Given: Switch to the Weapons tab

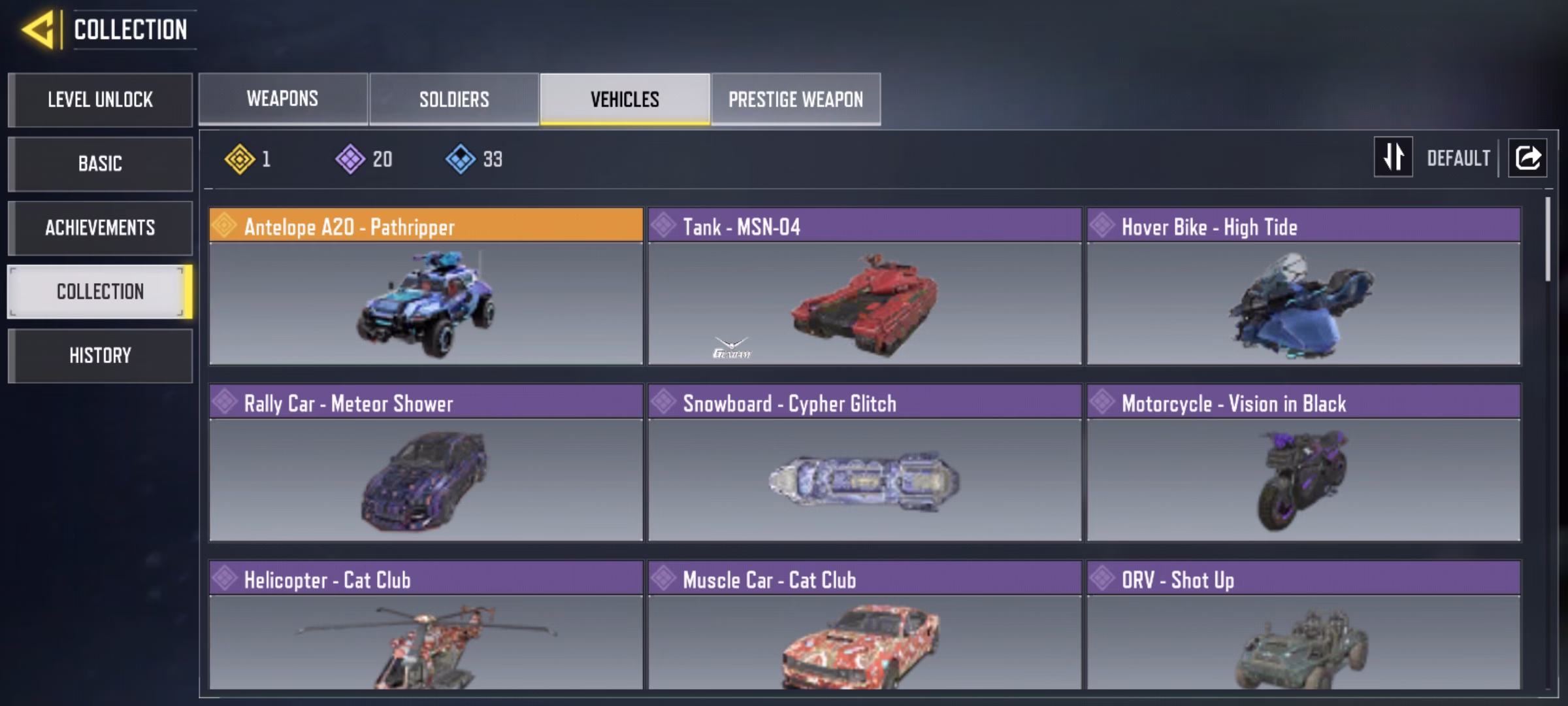Looking at the screenshot, I should pyautogui.click(x=283, y=99).
